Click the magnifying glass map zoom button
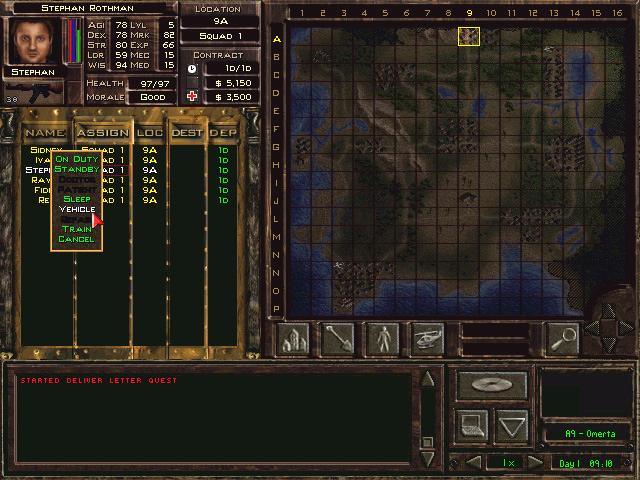 pos(563,339)
